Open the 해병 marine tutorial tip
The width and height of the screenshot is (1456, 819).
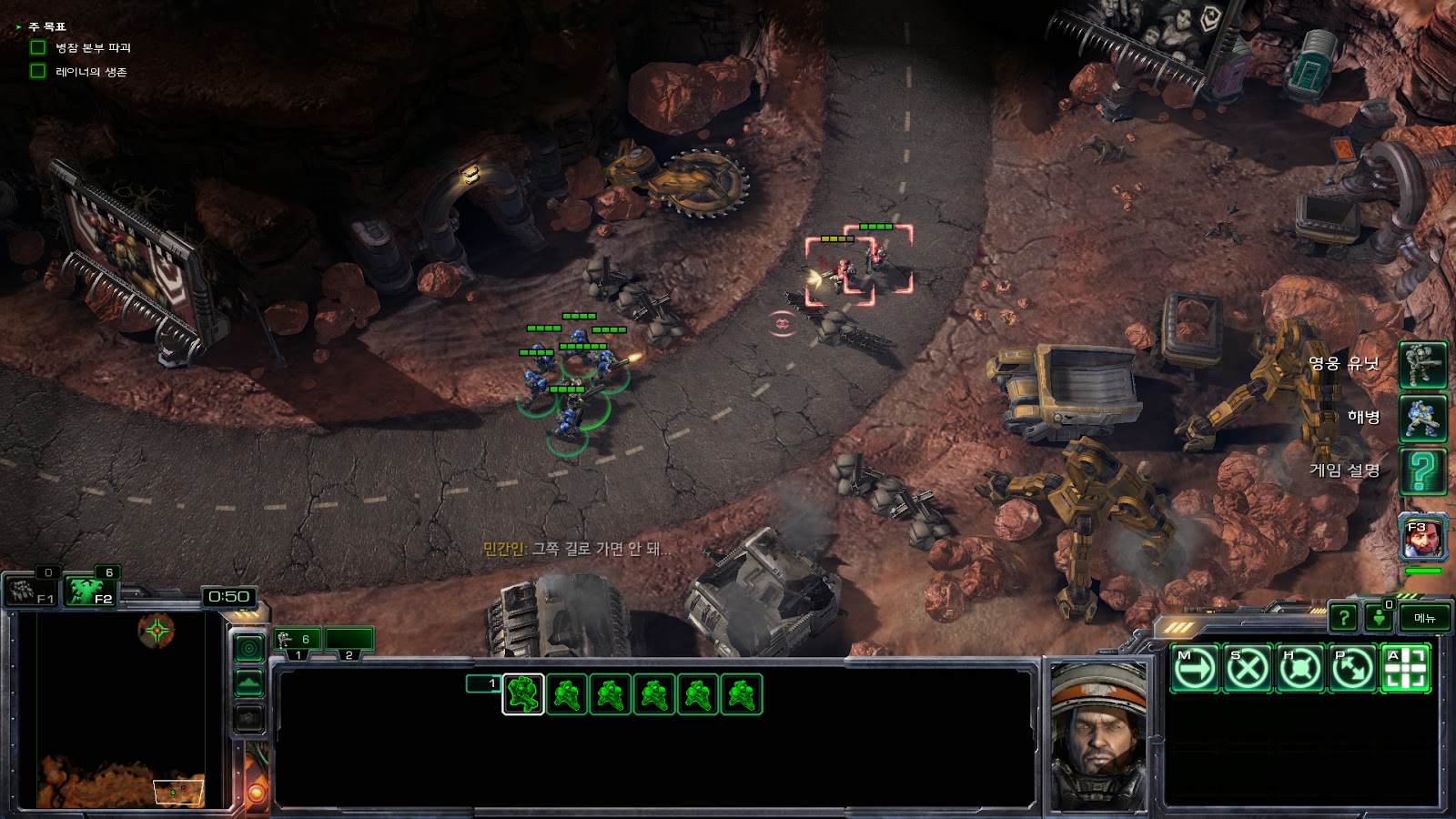(x=1422, y=418)
